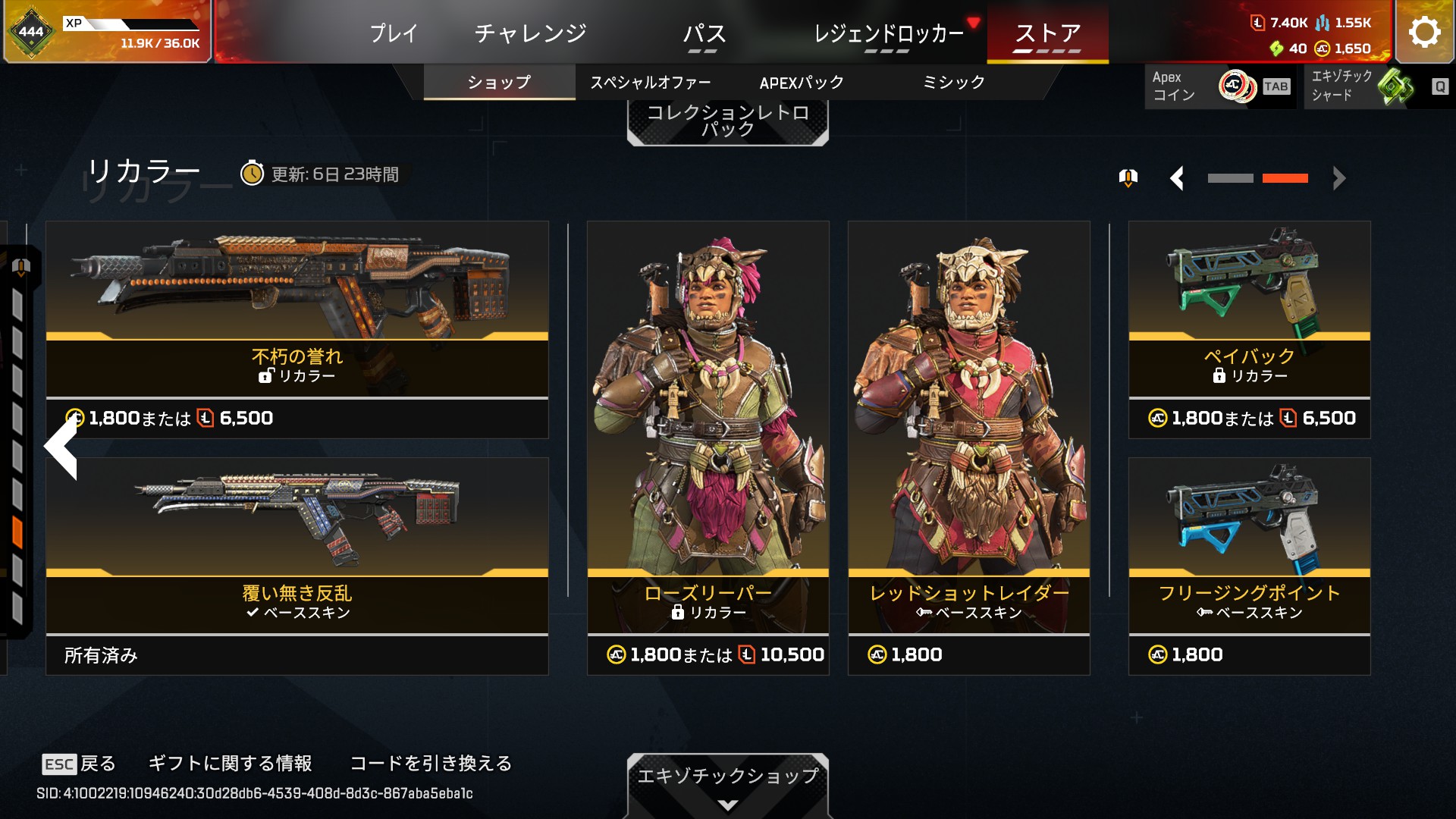Open the フリージングポイント skin offer

[1249, 566]
